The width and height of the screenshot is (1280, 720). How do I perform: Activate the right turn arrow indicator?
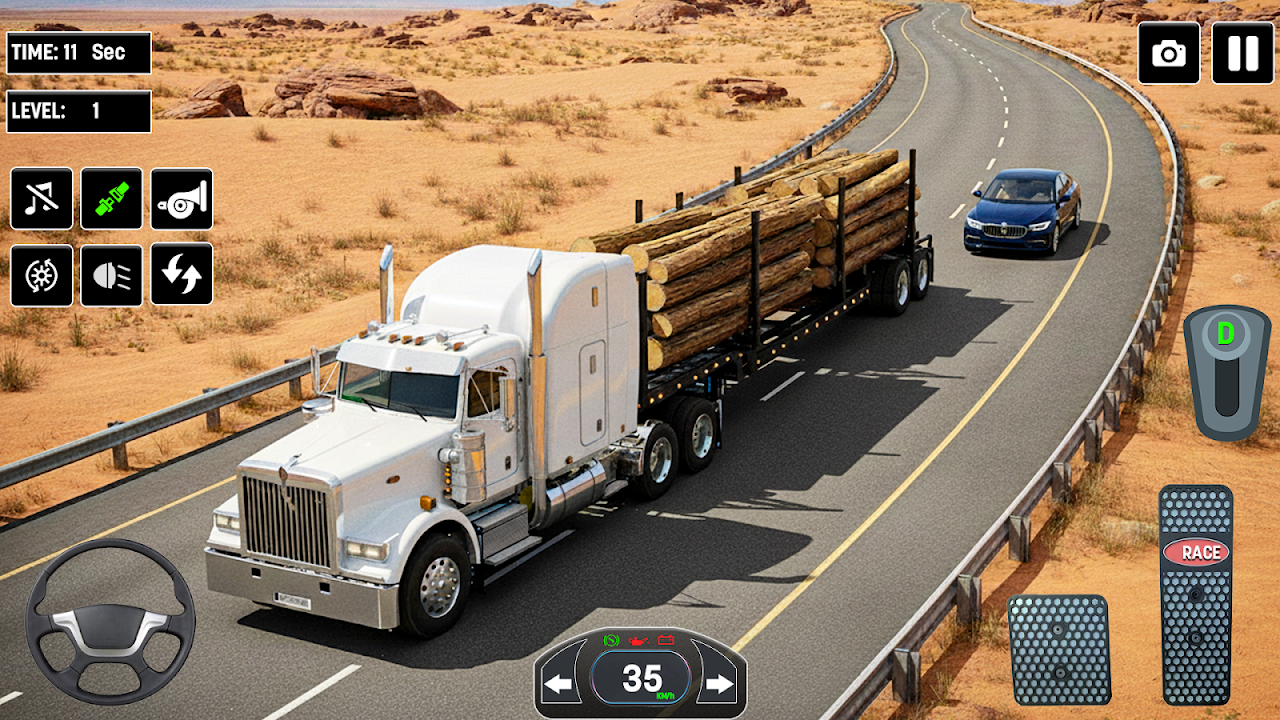pos(719,685)
